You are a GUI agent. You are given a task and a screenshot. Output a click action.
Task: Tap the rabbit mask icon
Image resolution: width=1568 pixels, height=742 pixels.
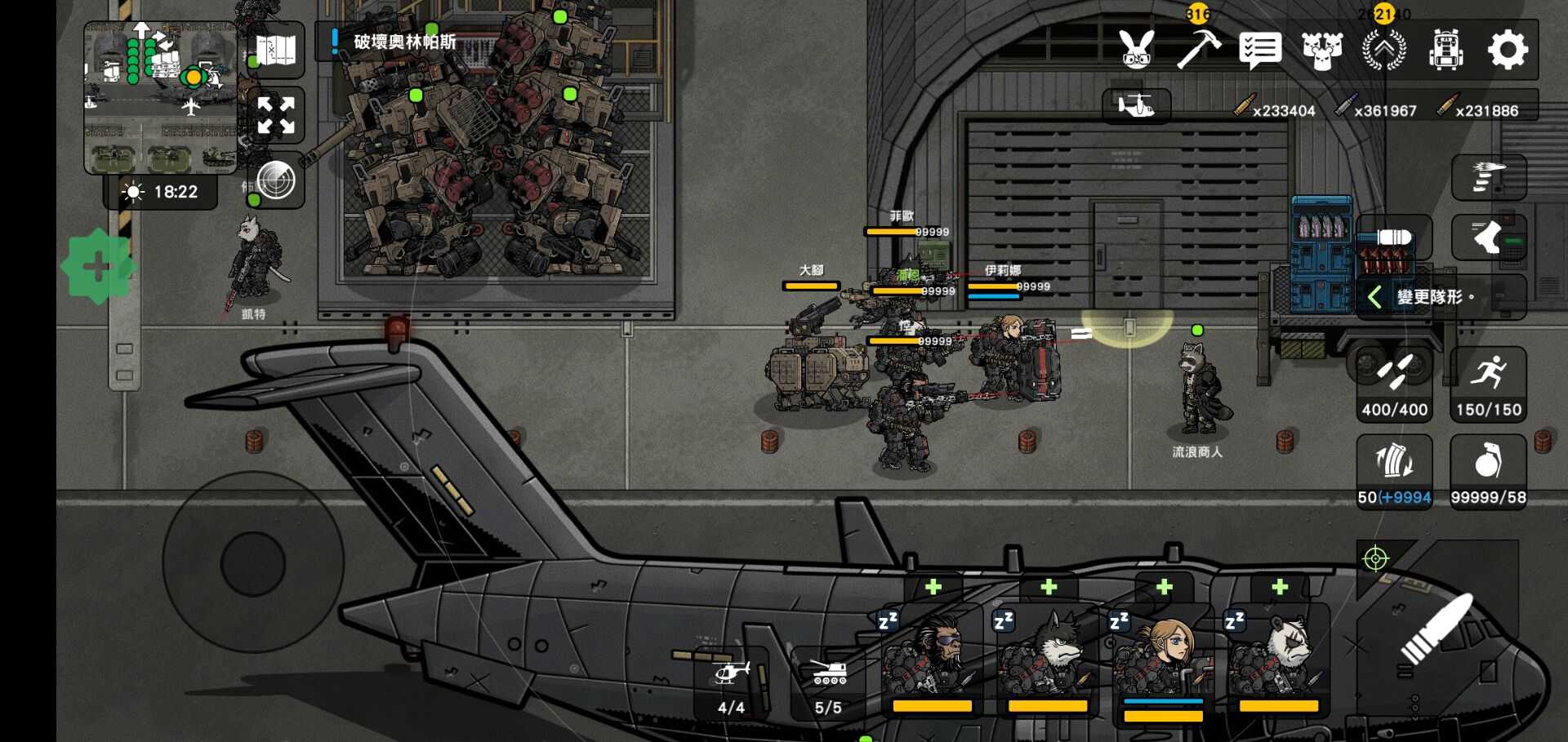(1137, 49)
